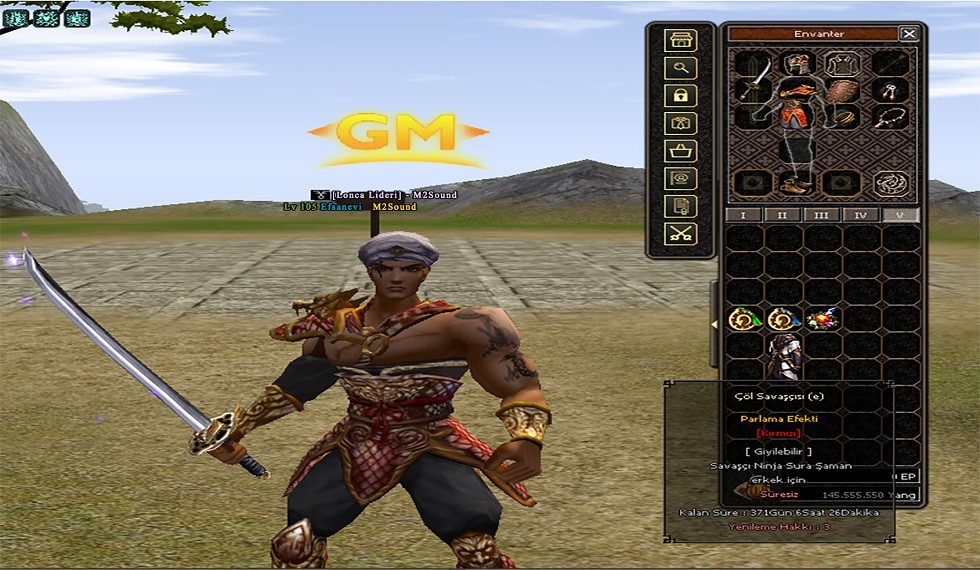Open inventory page III
Image resolution: width=980 pixels, height=570 pixels.
pyautogui.click(x=821, y=215)
